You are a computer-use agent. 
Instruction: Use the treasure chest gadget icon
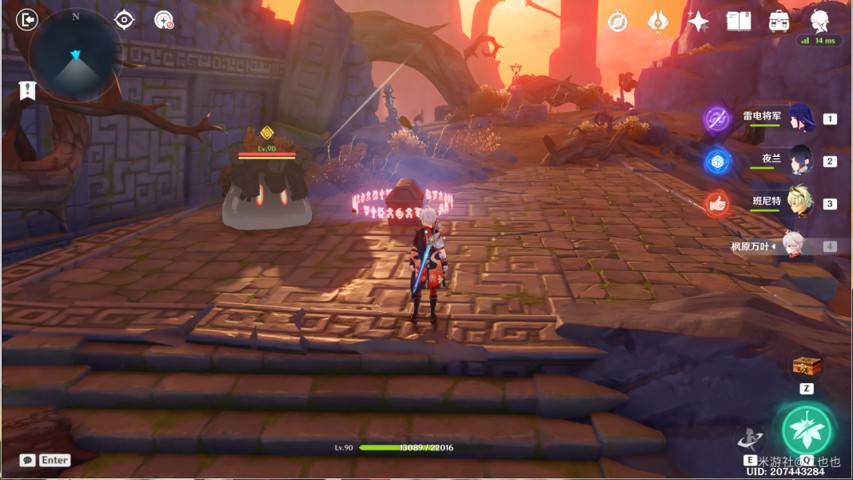pos(806,366)
